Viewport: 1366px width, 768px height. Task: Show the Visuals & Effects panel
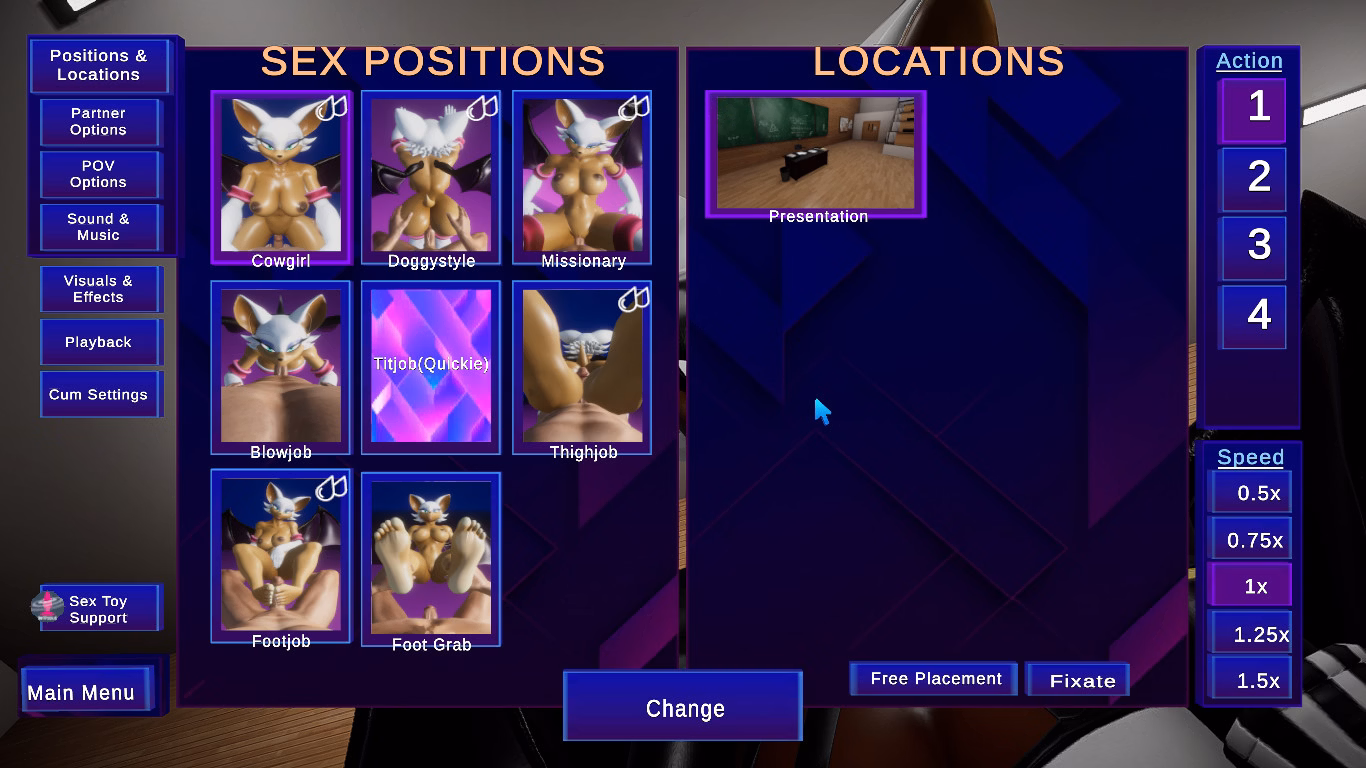(98, 289)
